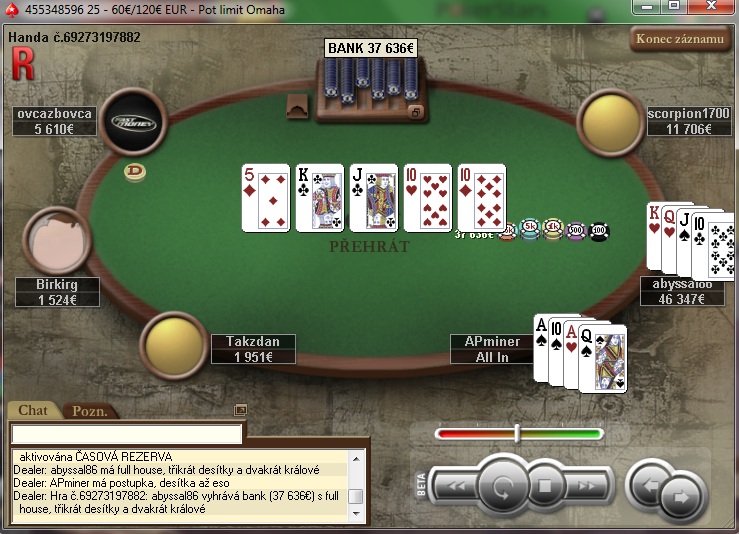Image resolution: width=739 pixels, height=534 pixels.
Task: Focus the chat text input field
Action: tap(127, 434)
